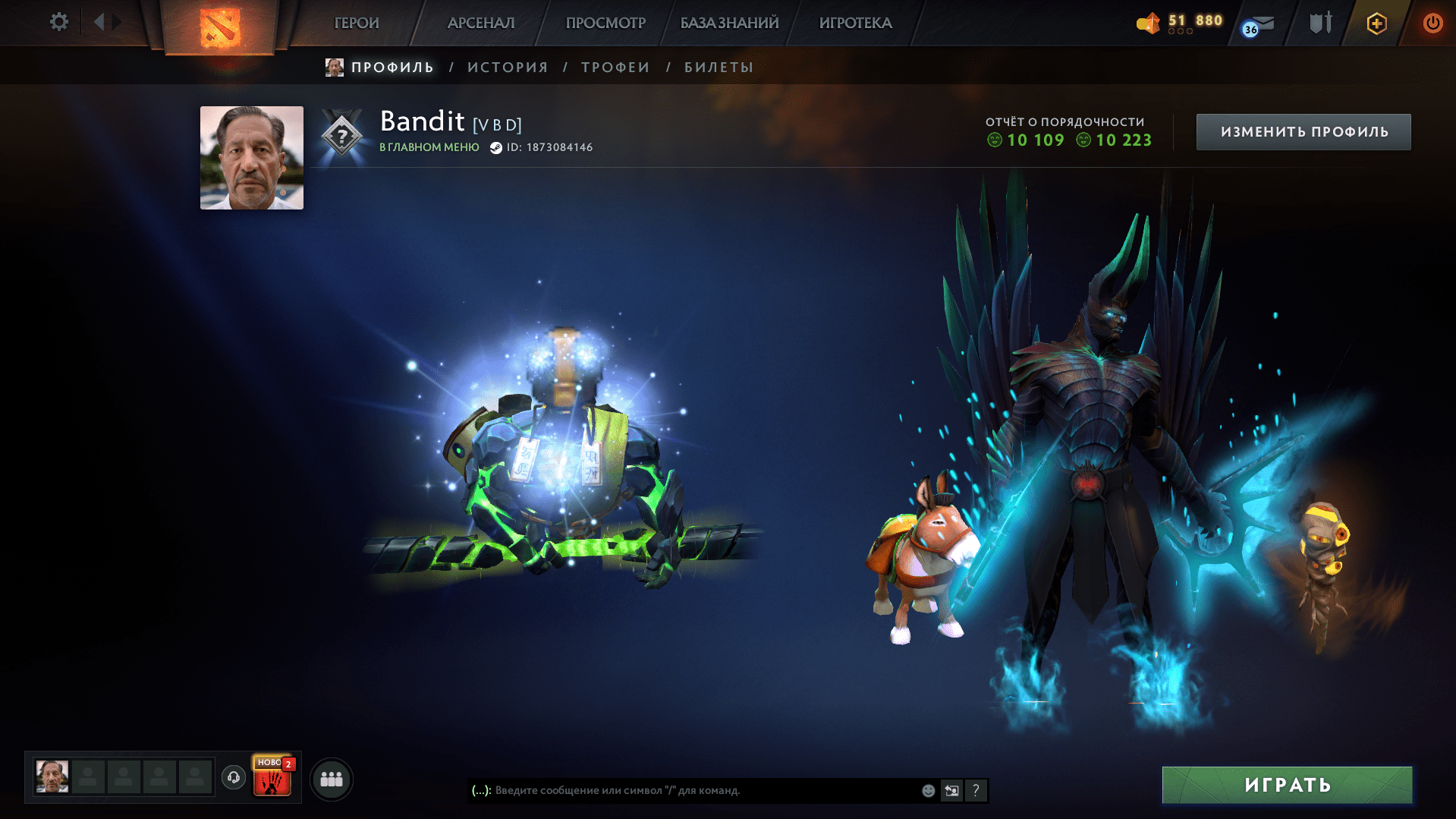Open Dota Plus via the gold hexagon icon
This screenshot has width=1456, height=819.
click(1376, 23)
